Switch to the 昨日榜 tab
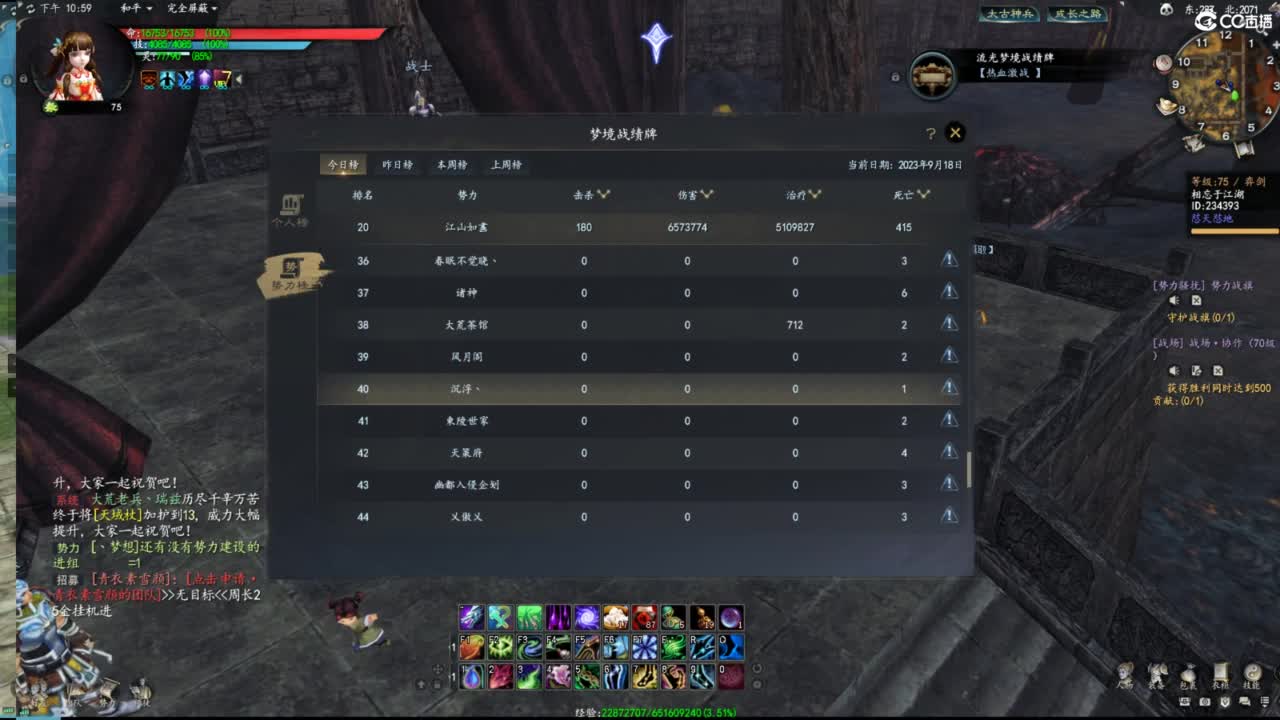Image resolution: width=1280 pixels, height=720 pixels. (397, 164)
